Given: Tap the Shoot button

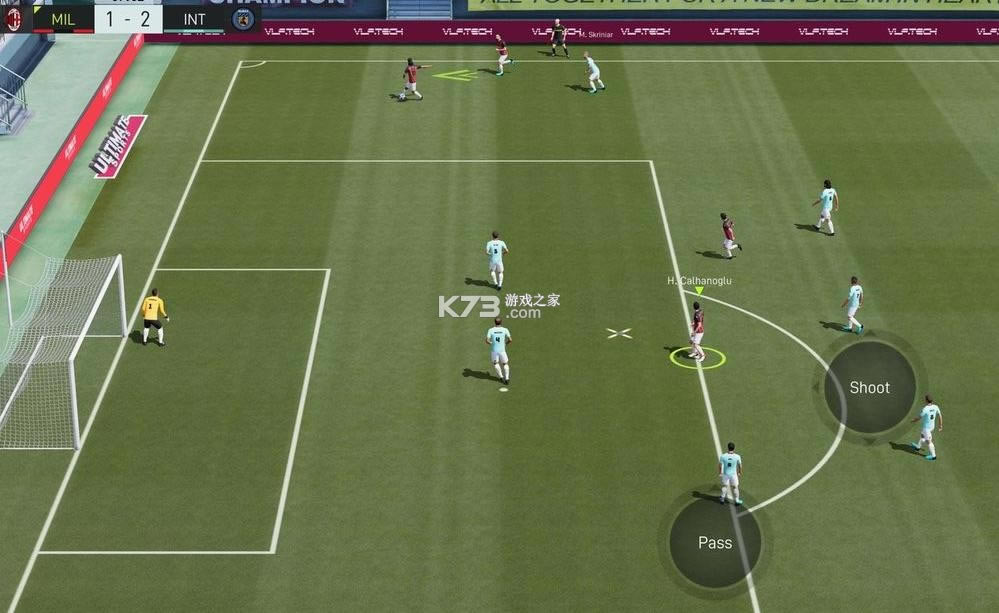Looking at the screenshot, I should point(869,388).
